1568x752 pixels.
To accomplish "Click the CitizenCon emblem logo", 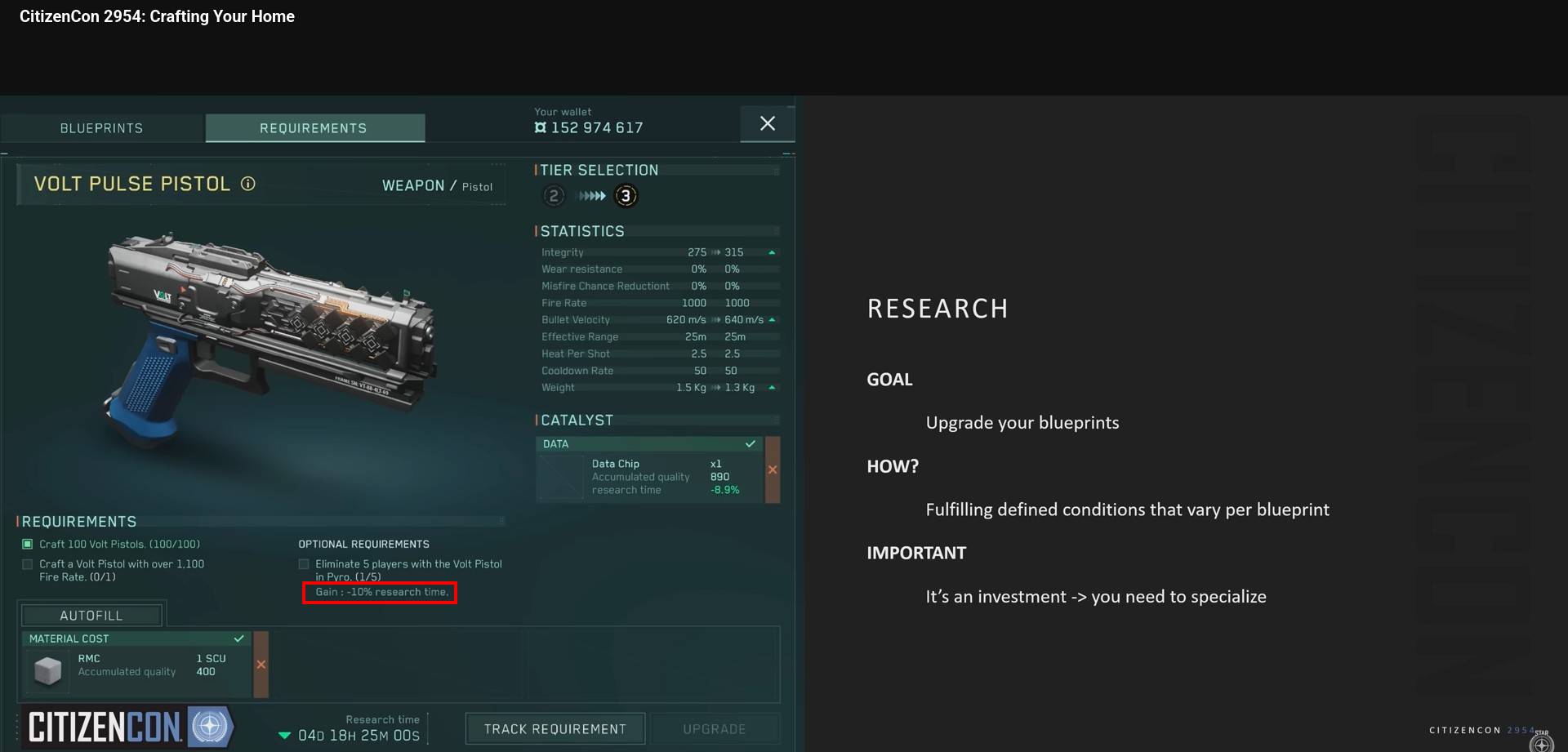I will [211, 726].
